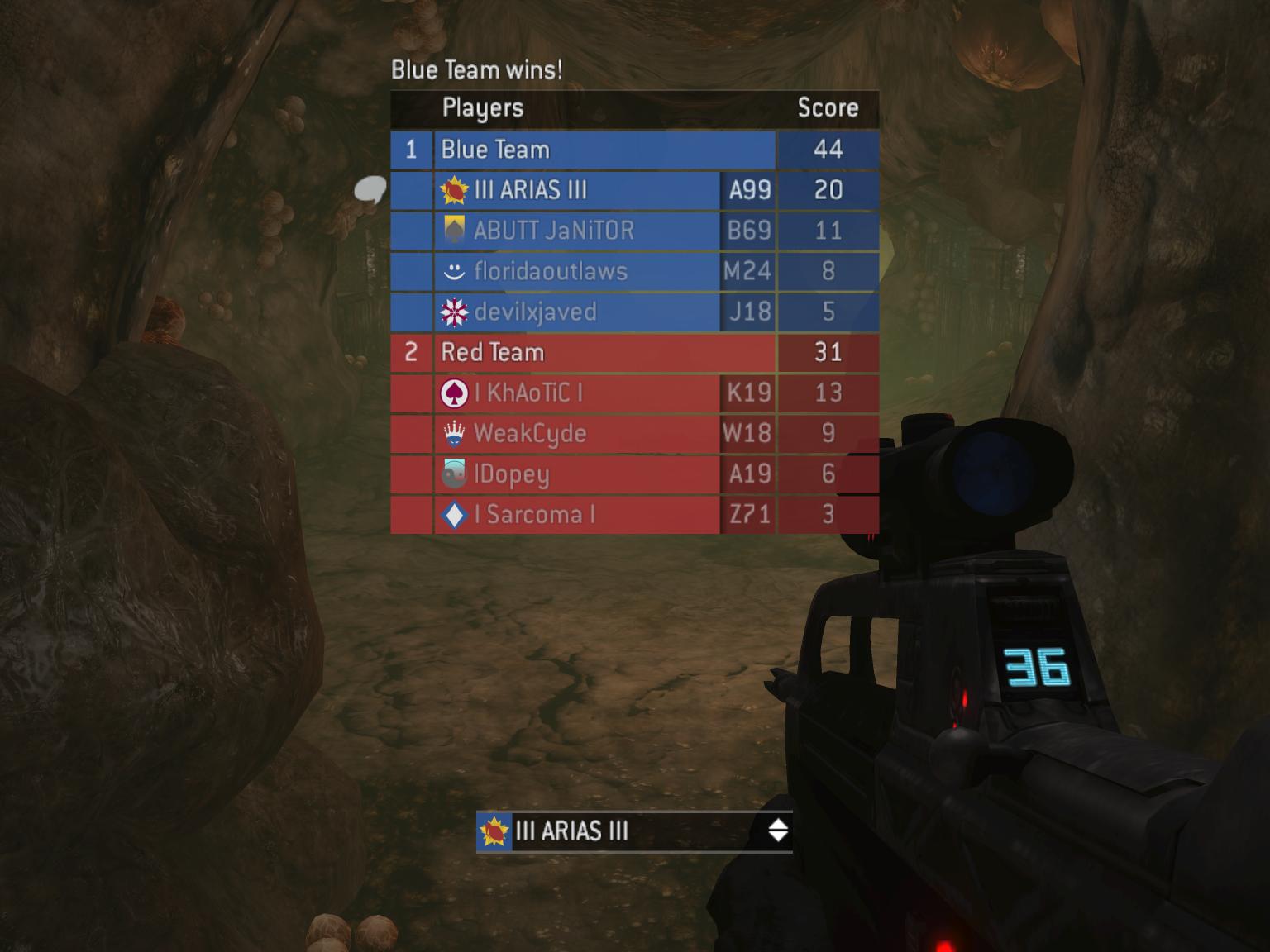
Task: Select I Sarcoma I's diamond emblem
Action: (454, 515)
